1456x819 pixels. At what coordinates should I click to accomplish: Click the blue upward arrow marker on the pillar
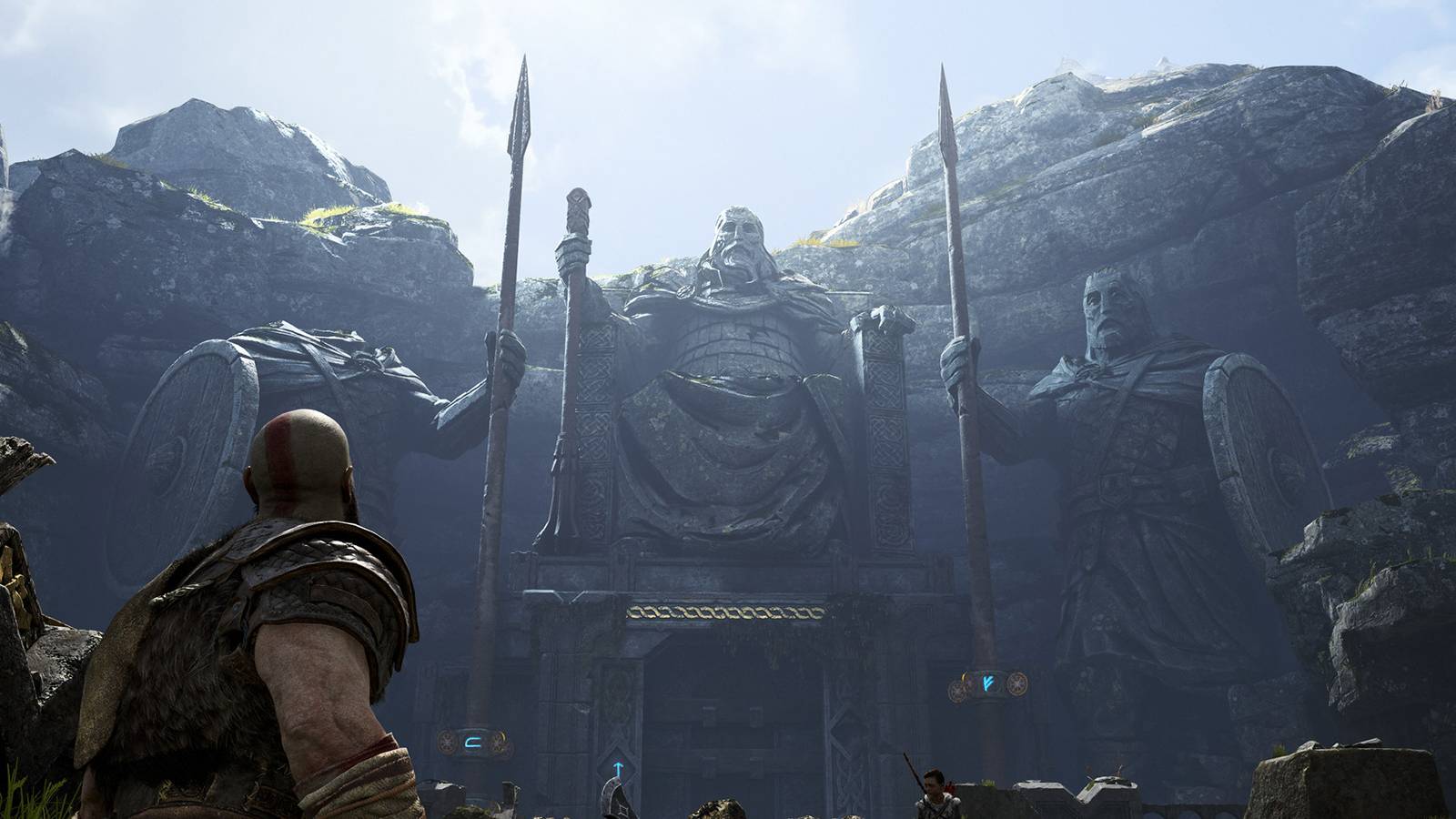tap(618, 768)
